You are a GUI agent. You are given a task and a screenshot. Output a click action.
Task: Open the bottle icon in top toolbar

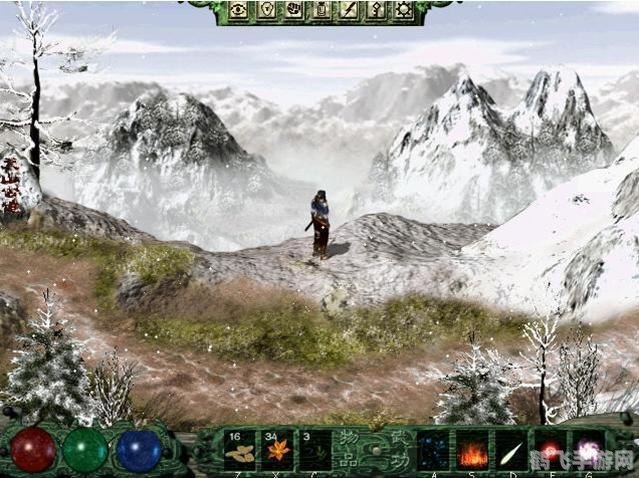[321, 10]
